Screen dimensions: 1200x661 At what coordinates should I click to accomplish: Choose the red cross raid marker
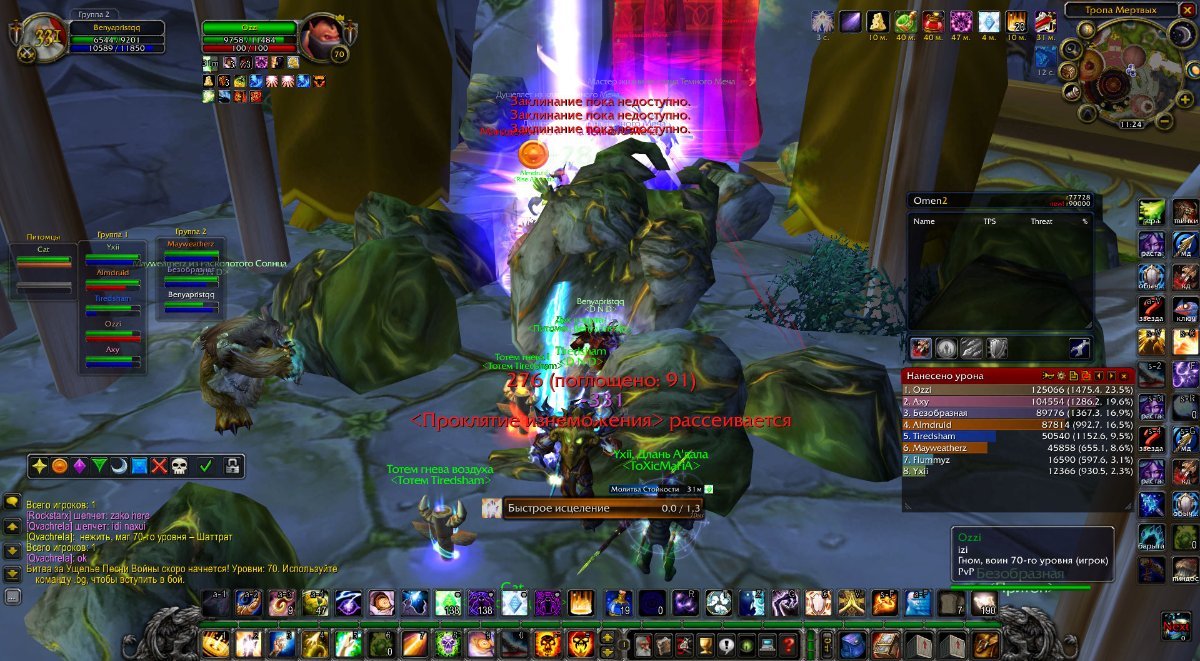(x=159, y=466)
